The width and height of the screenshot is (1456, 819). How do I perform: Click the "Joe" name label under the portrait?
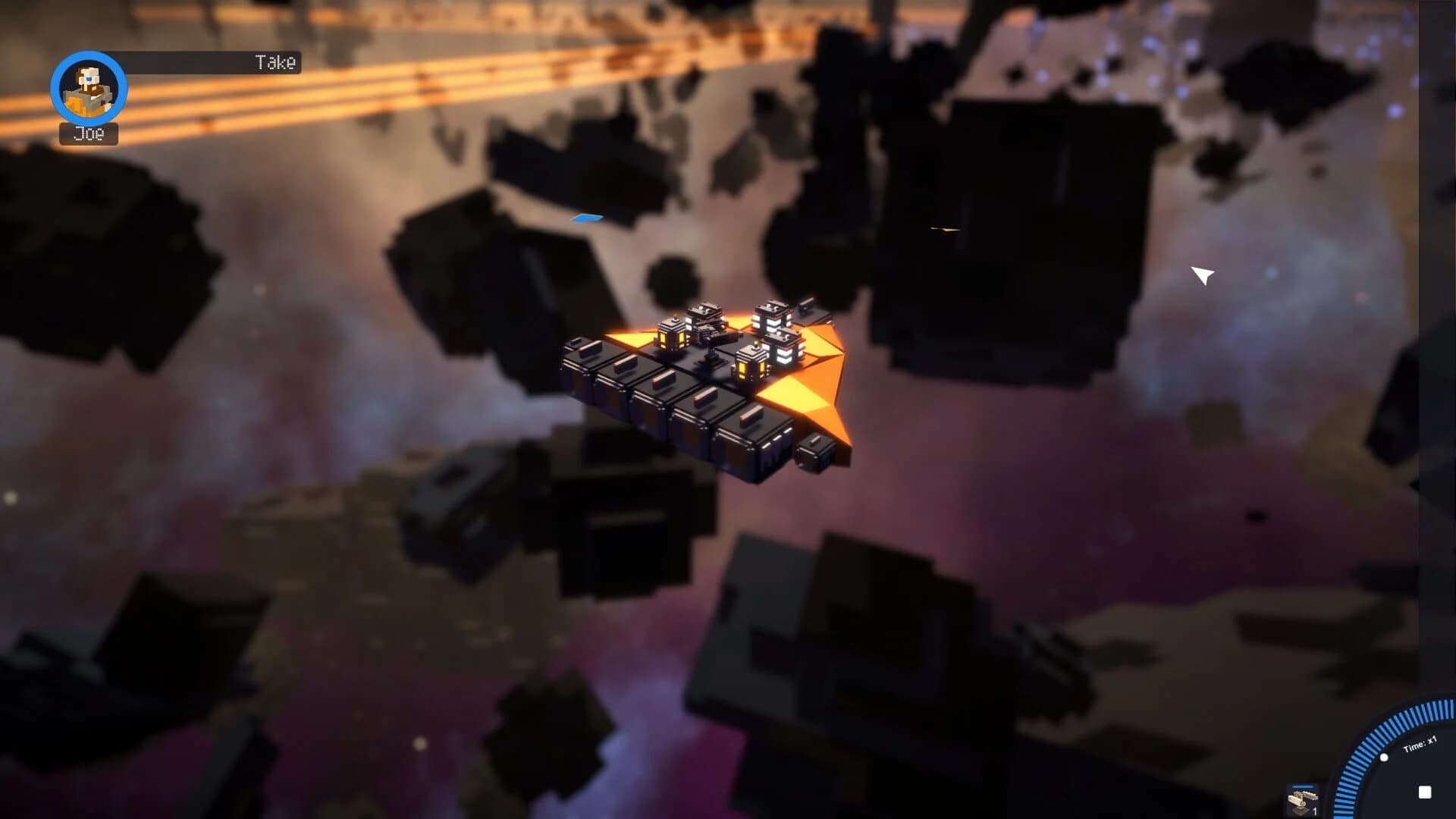point(88,135)
